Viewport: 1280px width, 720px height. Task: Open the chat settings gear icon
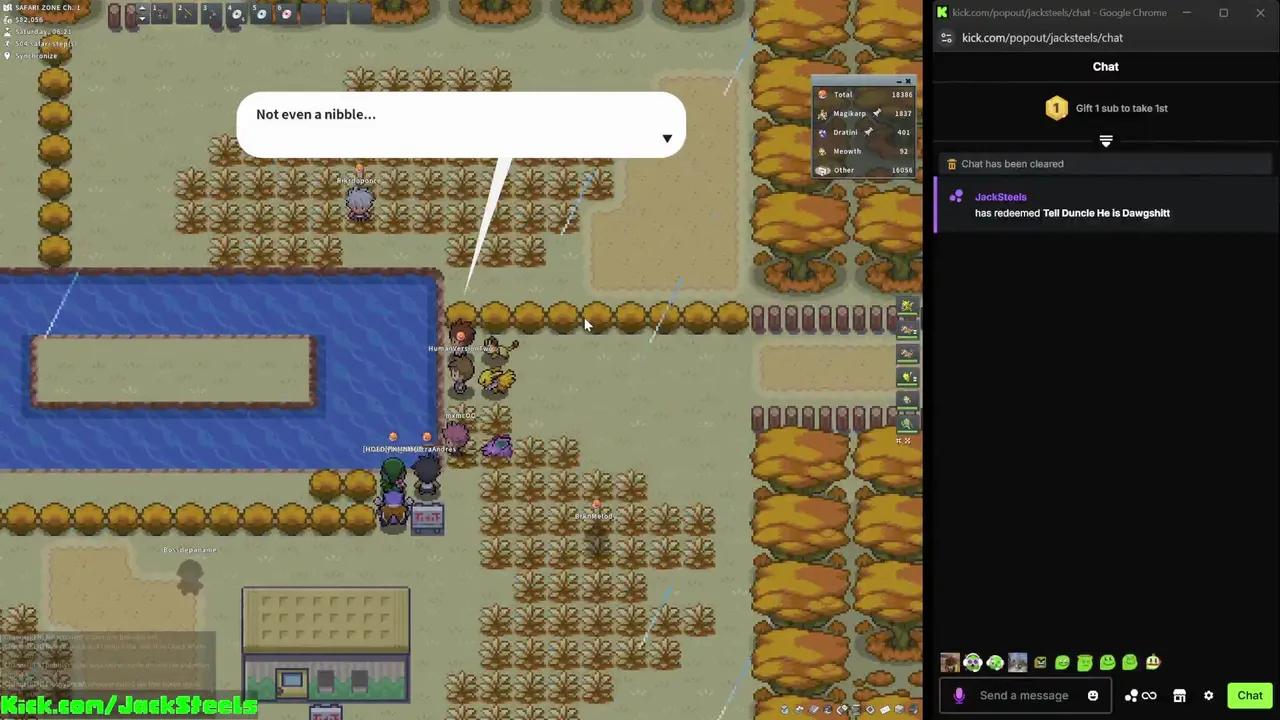coord(1208,695)
